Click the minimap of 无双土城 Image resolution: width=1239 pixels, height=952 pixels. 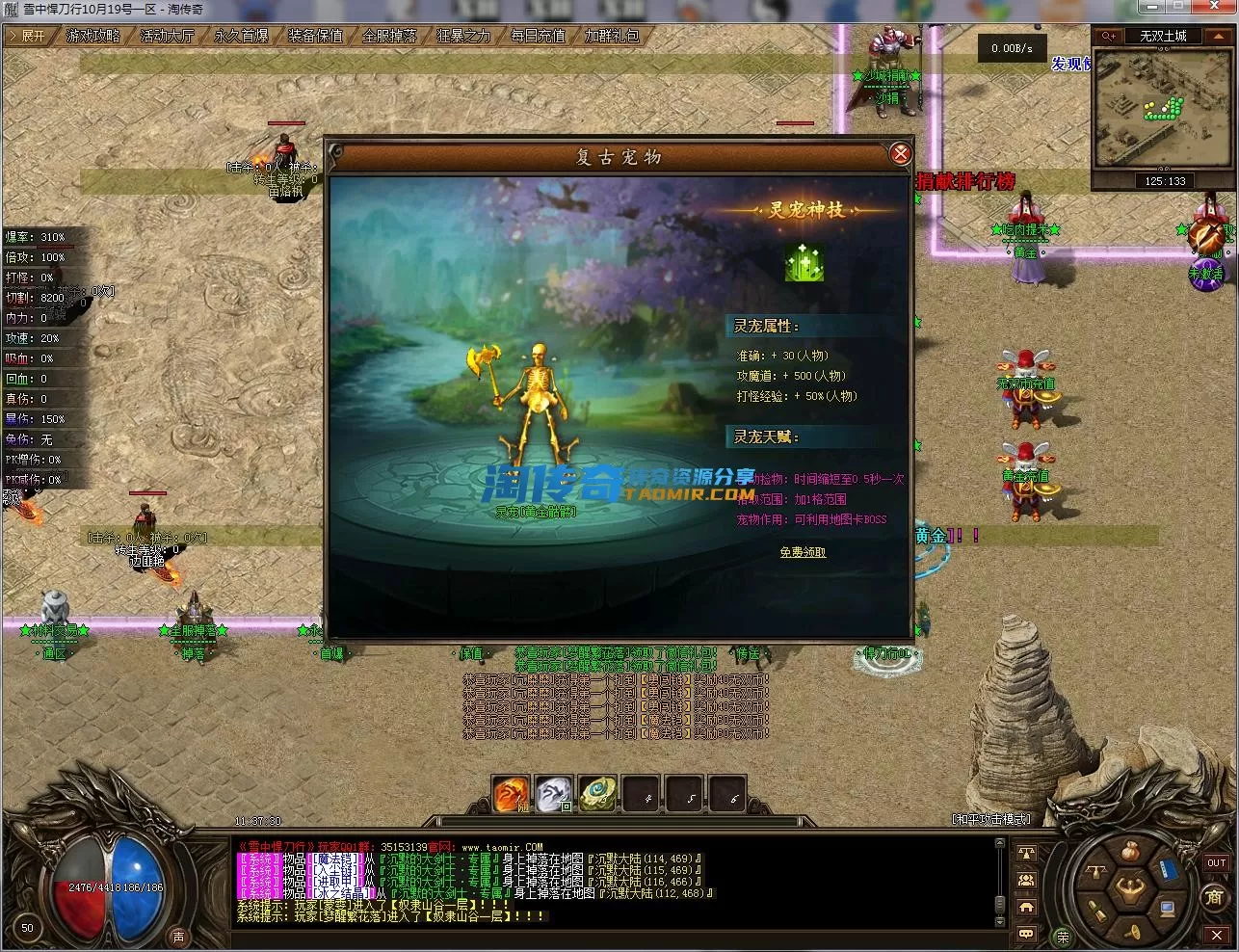pos(1164,109)
